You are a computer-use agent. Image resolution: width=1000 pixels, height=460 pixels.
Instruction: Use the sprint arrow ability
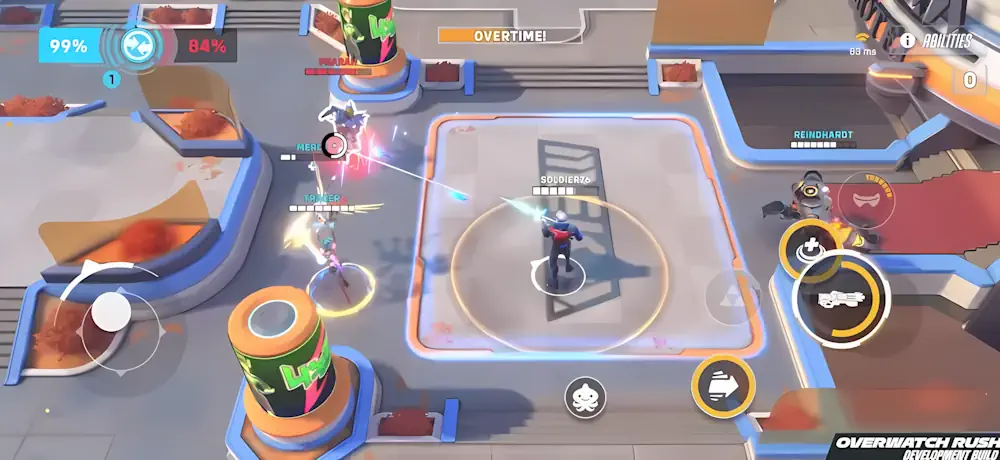click(722, 385)
